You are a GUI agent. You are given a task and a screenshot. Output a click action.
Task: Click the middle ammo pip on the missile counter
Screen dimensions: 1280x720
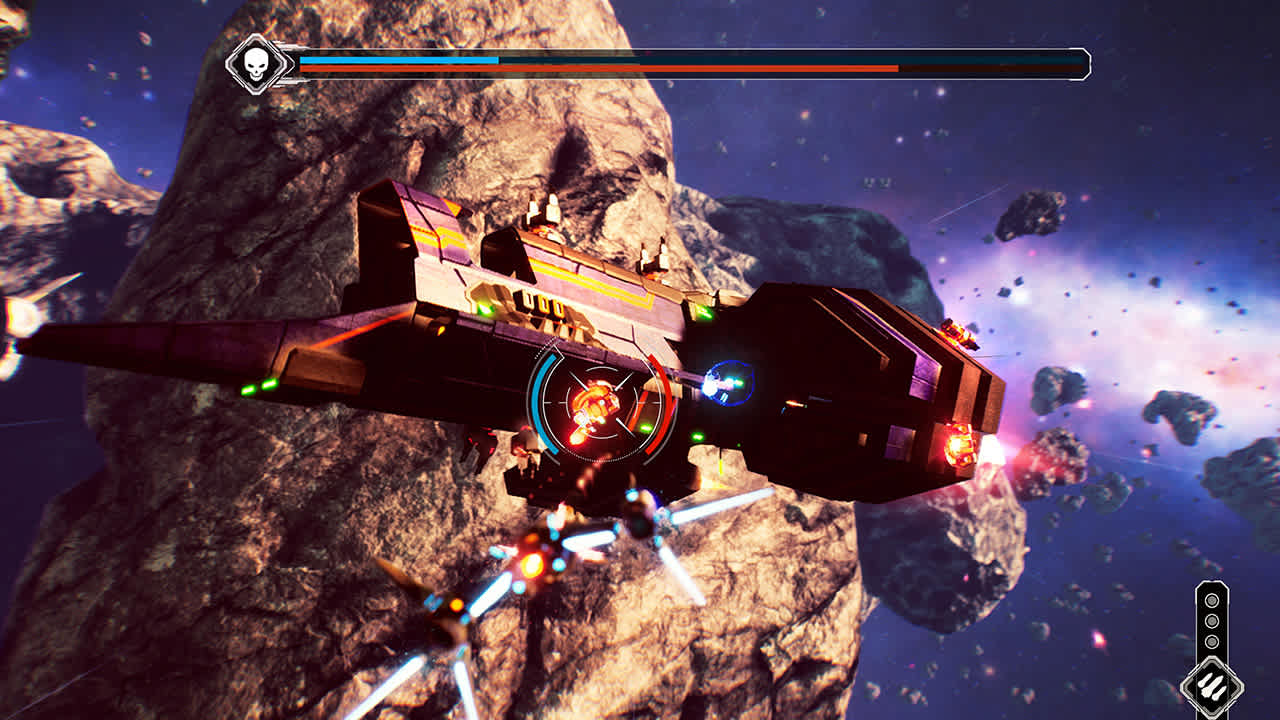[x=1212, y=622]
